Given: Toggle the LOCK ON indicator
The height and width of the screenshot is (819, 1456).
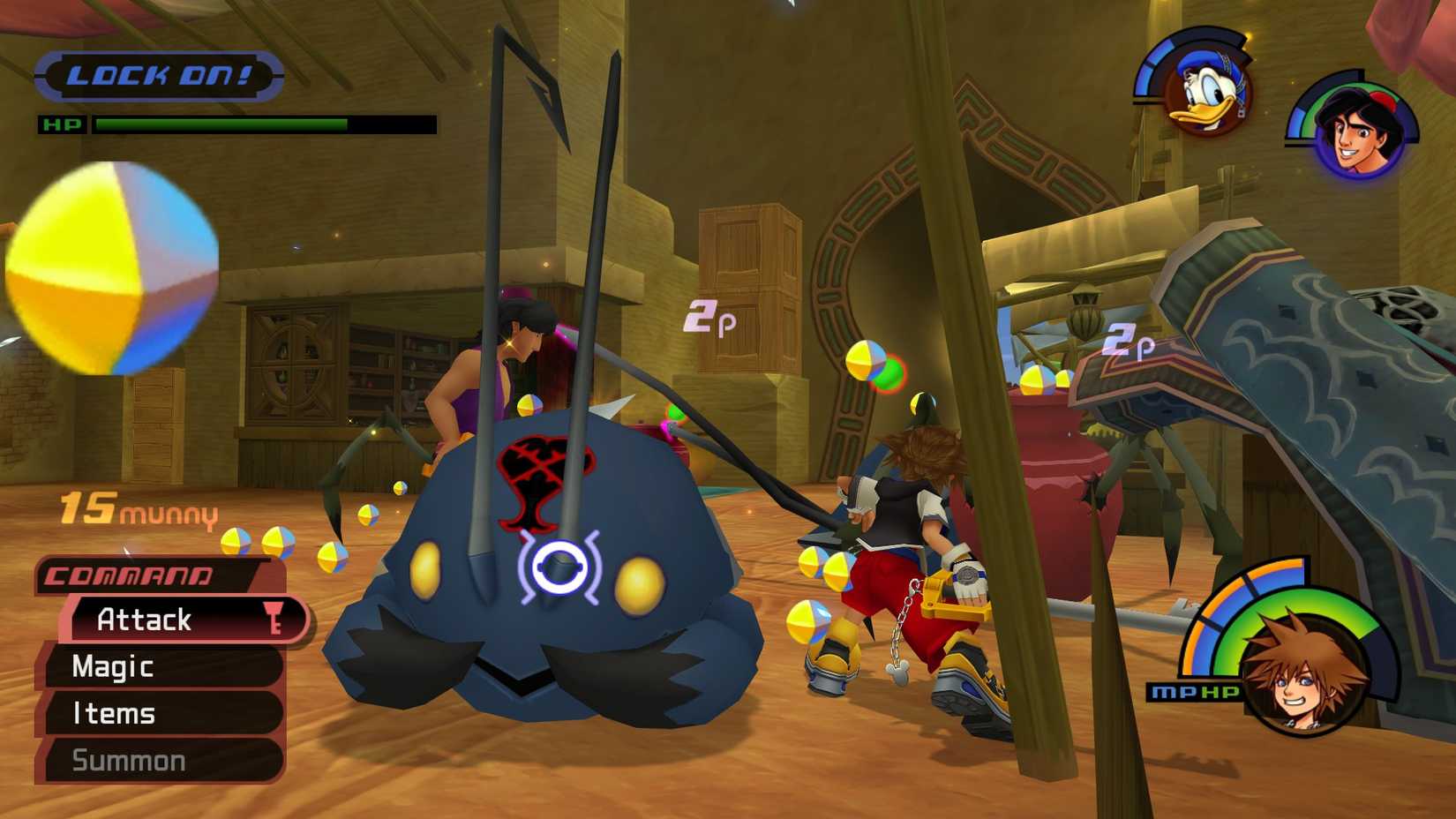Looking at the screenshot, I should coord(159,75).
